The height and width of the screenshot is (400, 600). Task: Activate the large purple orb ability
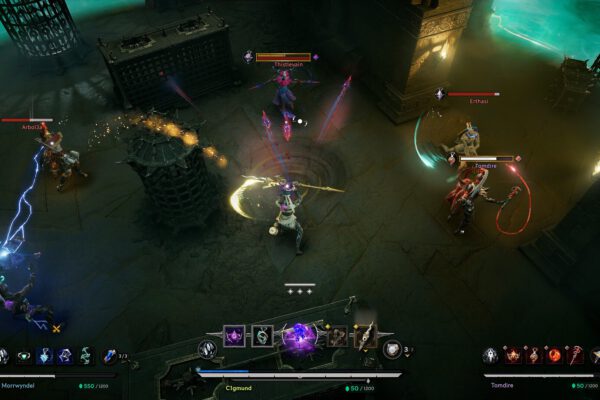click(299, 337)
